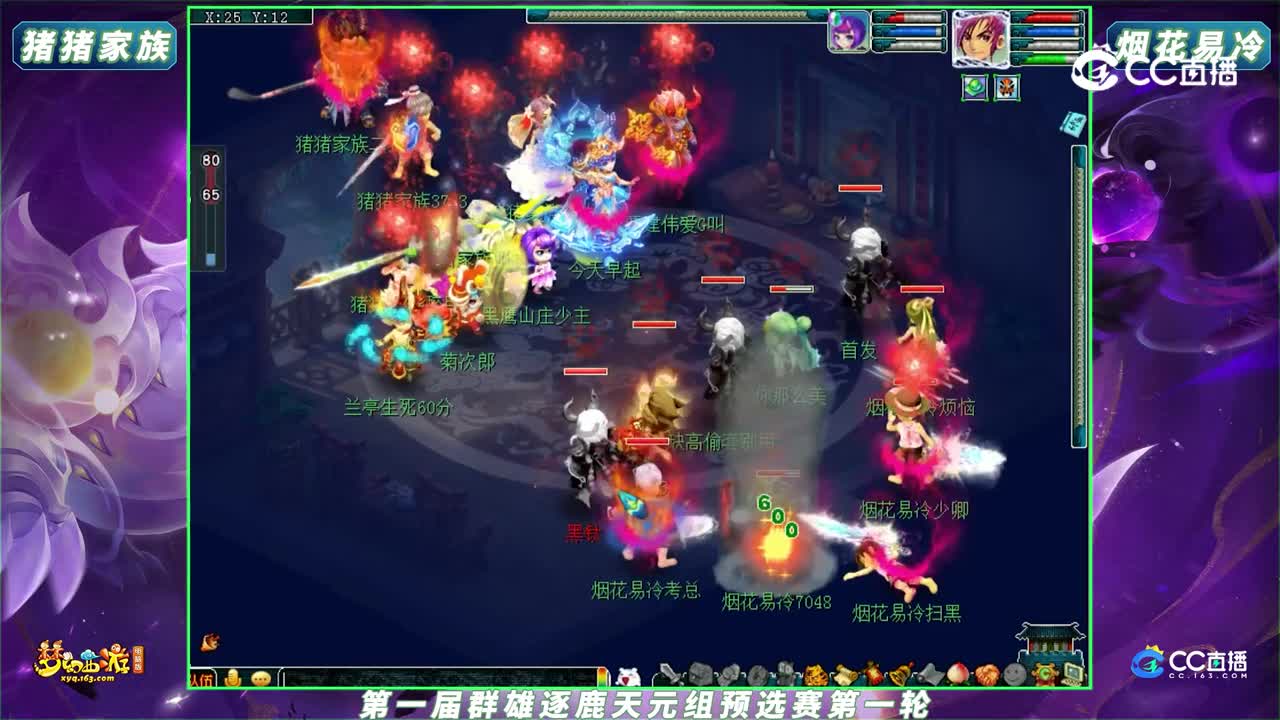Expand the red-haired character's portrait panel
The image size is (1280, 720).
coord(981,39)
